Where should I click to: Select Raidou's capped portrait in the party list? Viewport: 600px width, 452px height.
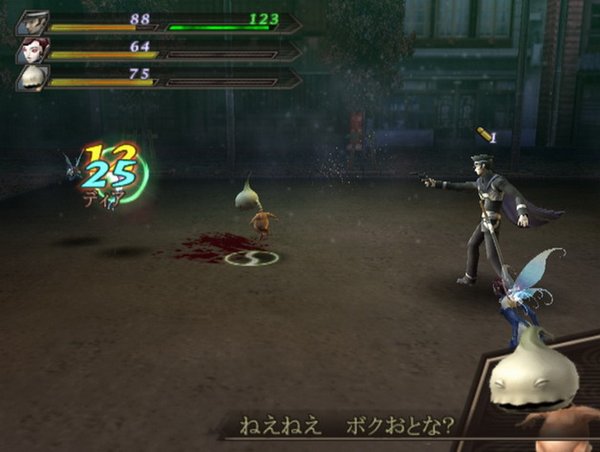tap(31, 22)
